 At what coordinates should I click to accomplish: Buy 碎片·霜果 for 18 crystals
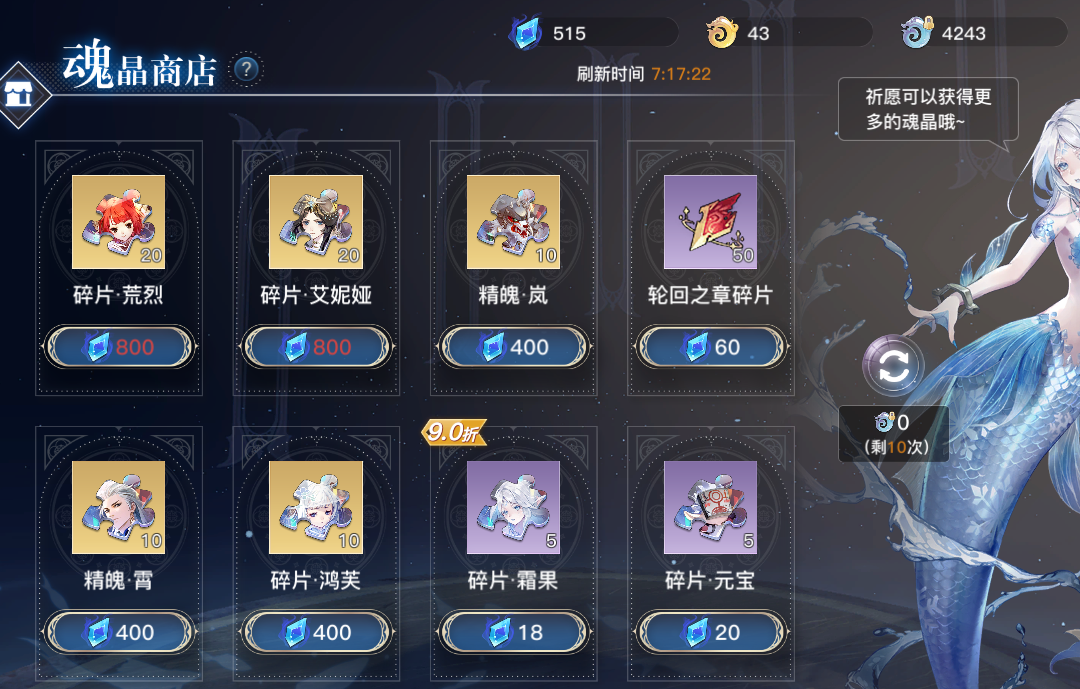coord(513,632)
